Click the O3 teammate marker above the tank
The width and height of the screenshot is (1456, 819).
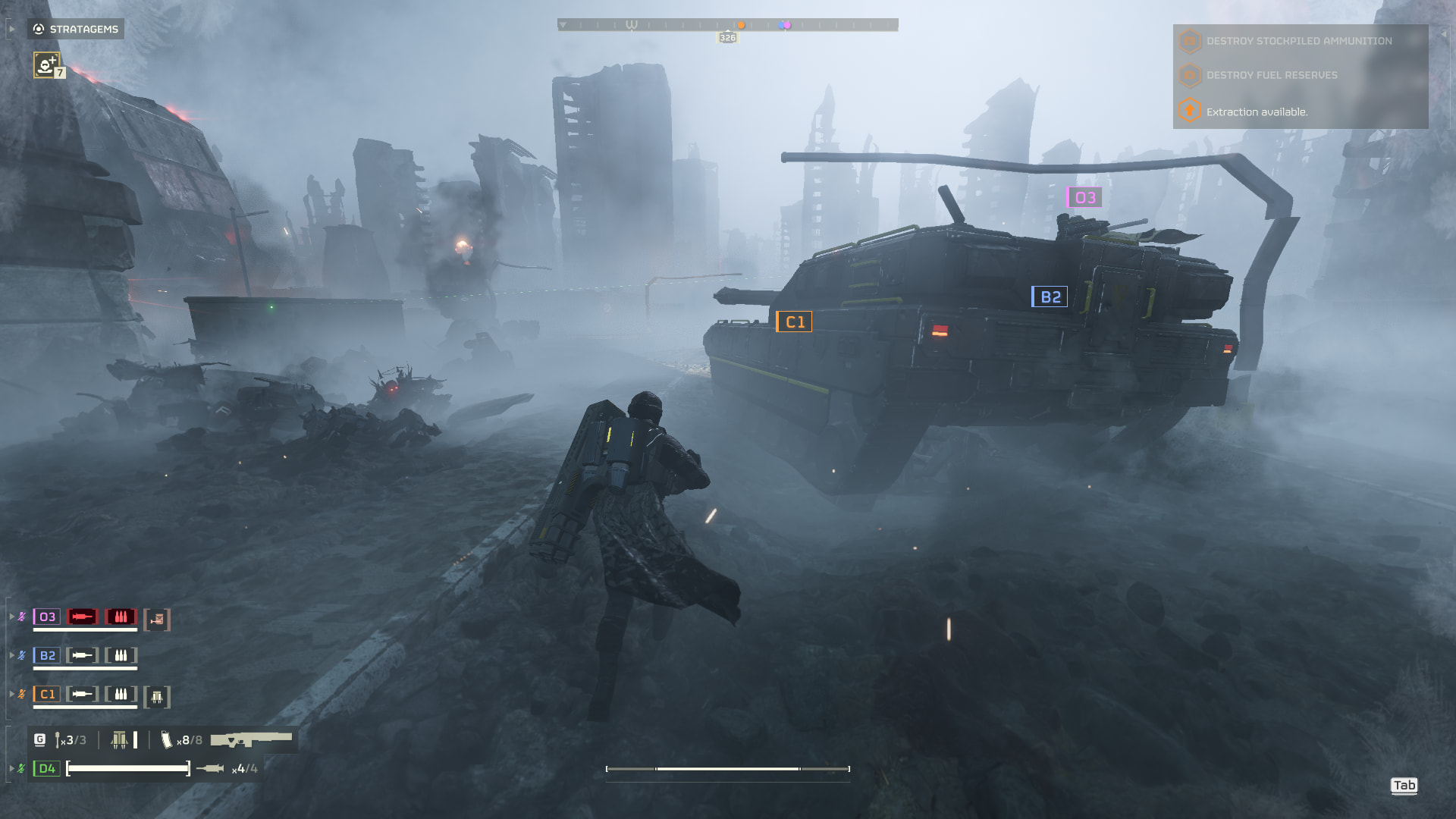coord(1084,198)
